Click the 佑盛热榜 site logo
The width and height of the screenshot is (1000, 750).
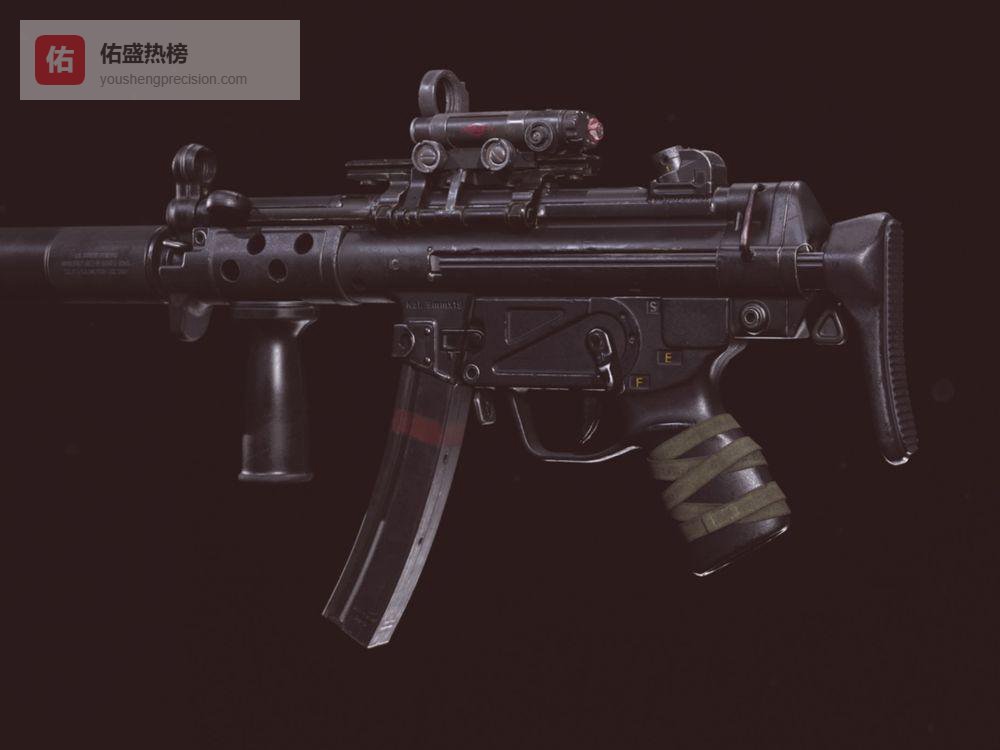click(60, 60)
